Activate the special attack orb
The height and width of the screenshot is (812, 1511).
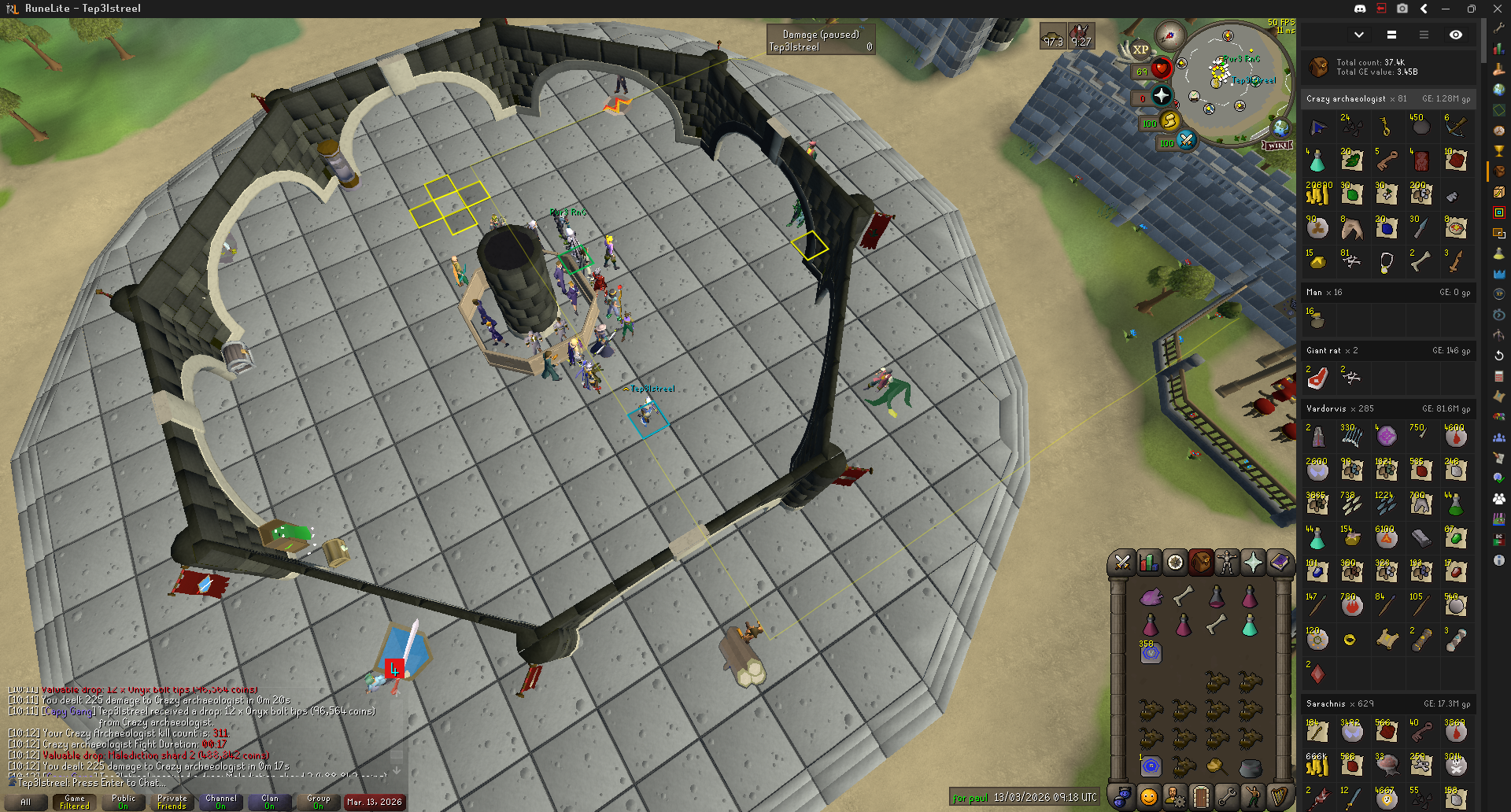1186,140
